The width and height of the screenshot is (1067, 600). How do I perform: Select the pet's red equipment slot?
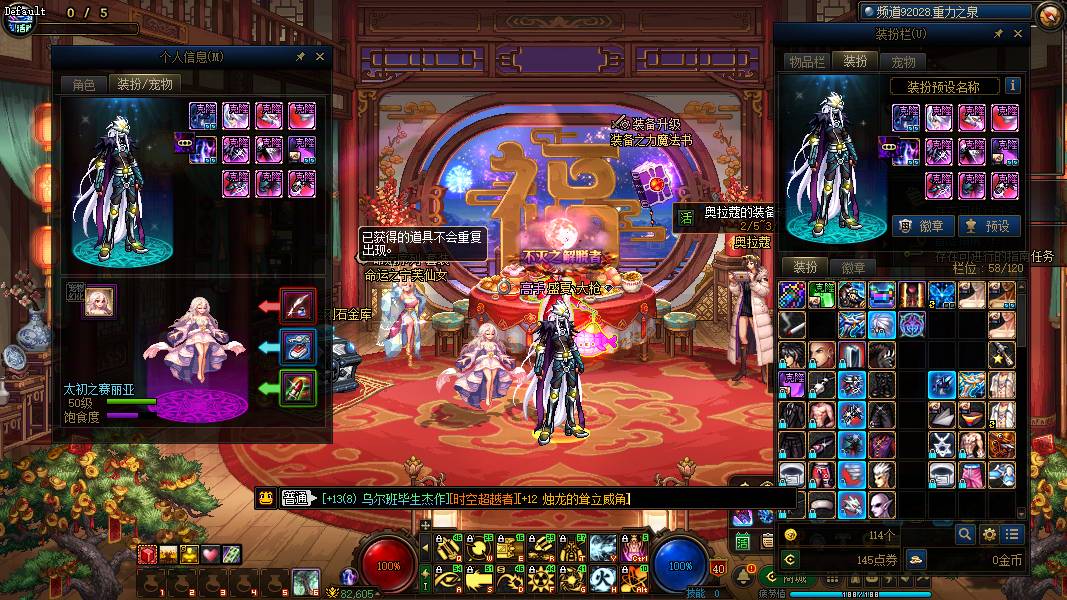click(x=298, y=304)
